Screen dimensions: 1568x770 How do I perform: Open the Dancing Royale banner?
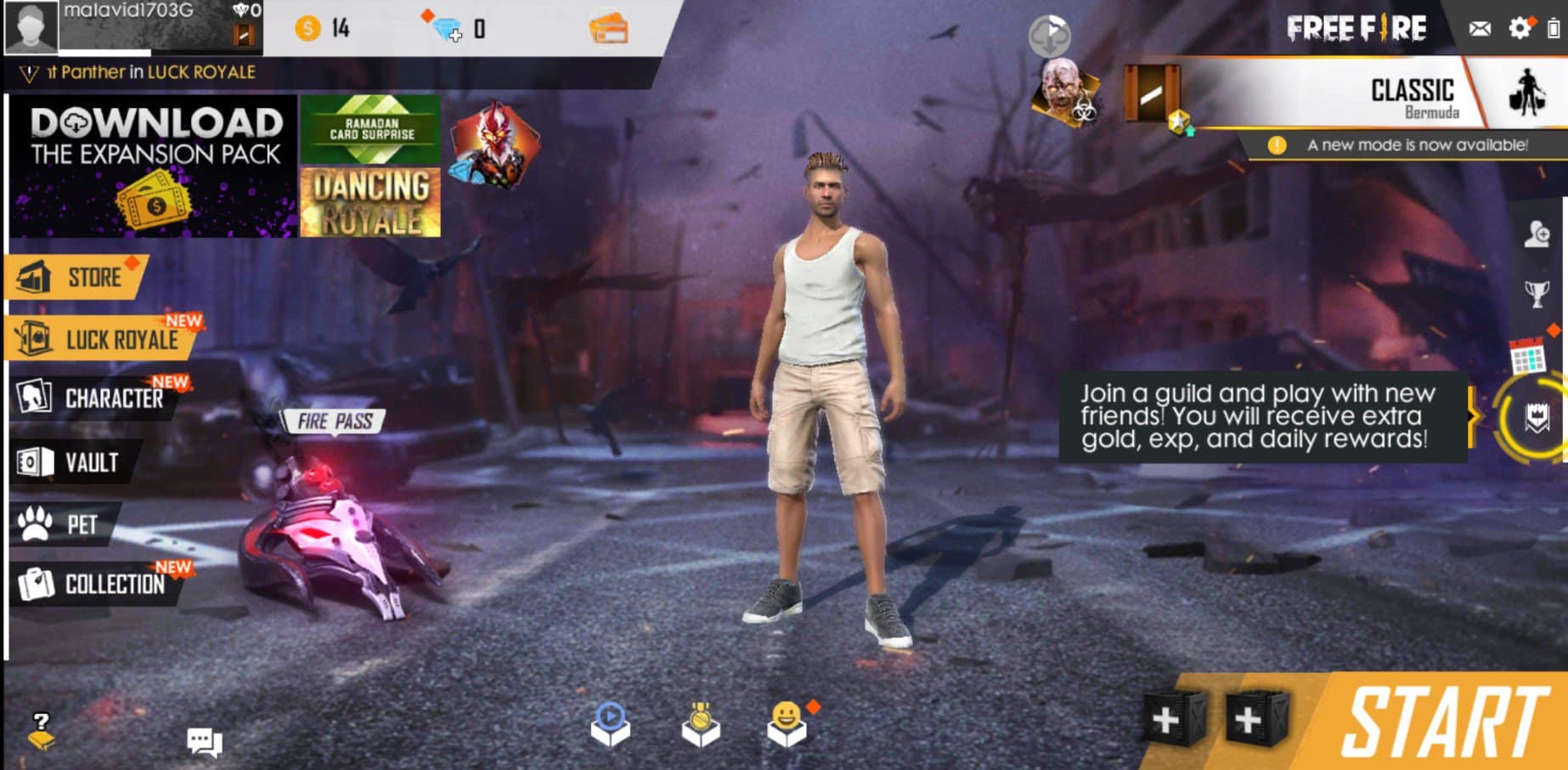pyautogui.click(x=371, y=202)
